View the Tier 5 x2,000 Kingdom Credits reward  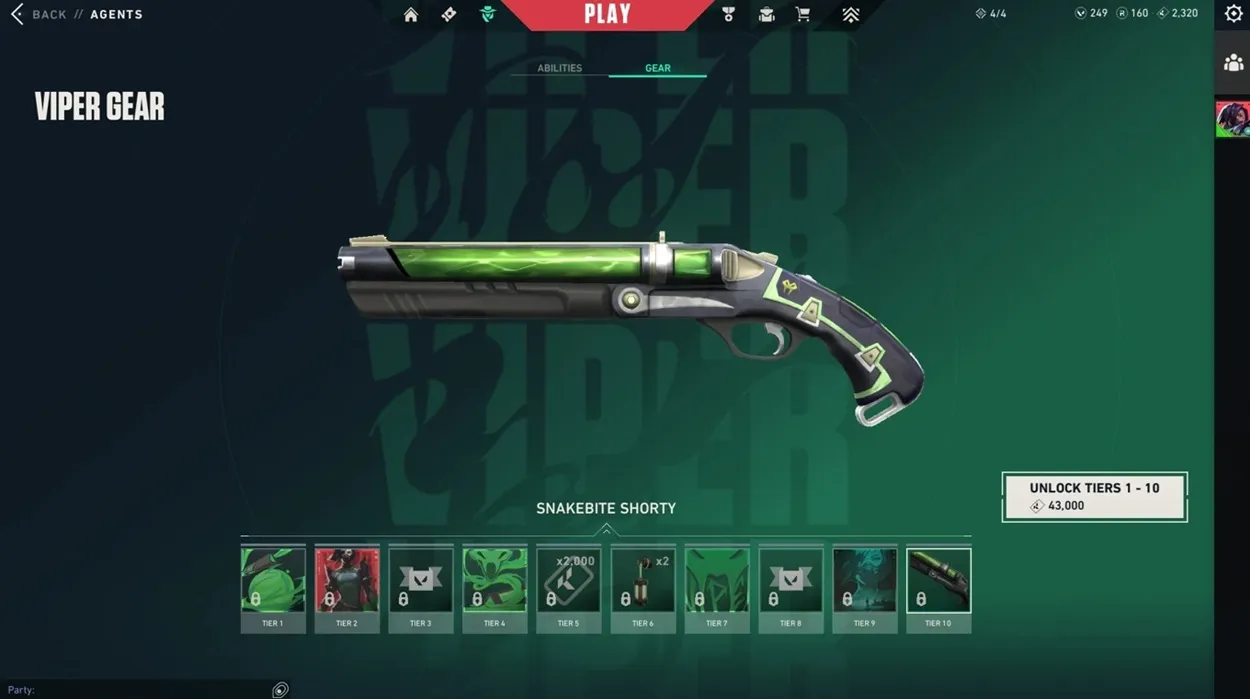pyautogui.click(x=568, y=589)
